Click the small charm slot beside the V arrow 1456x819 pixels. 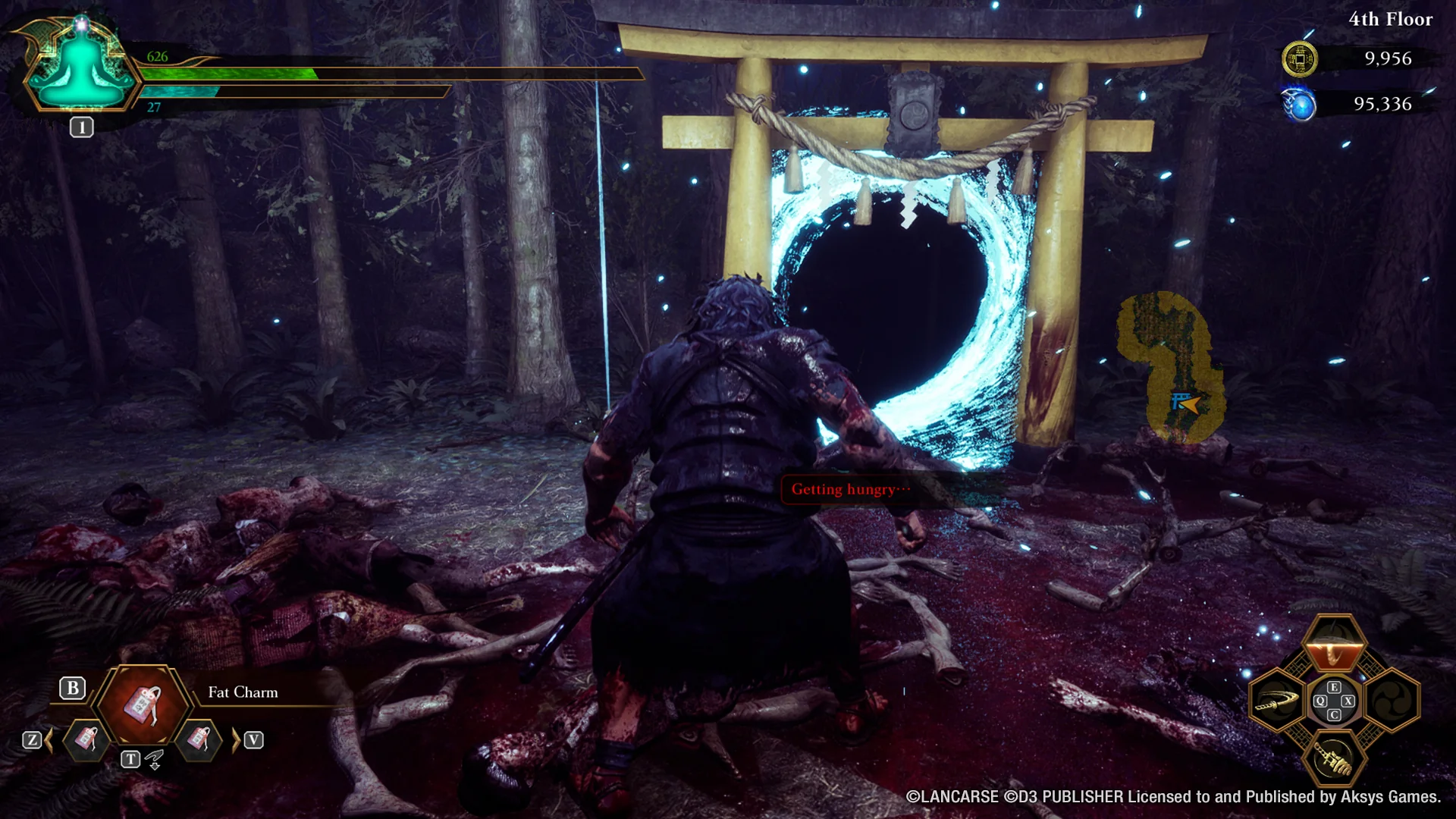(x=199, y=739)
